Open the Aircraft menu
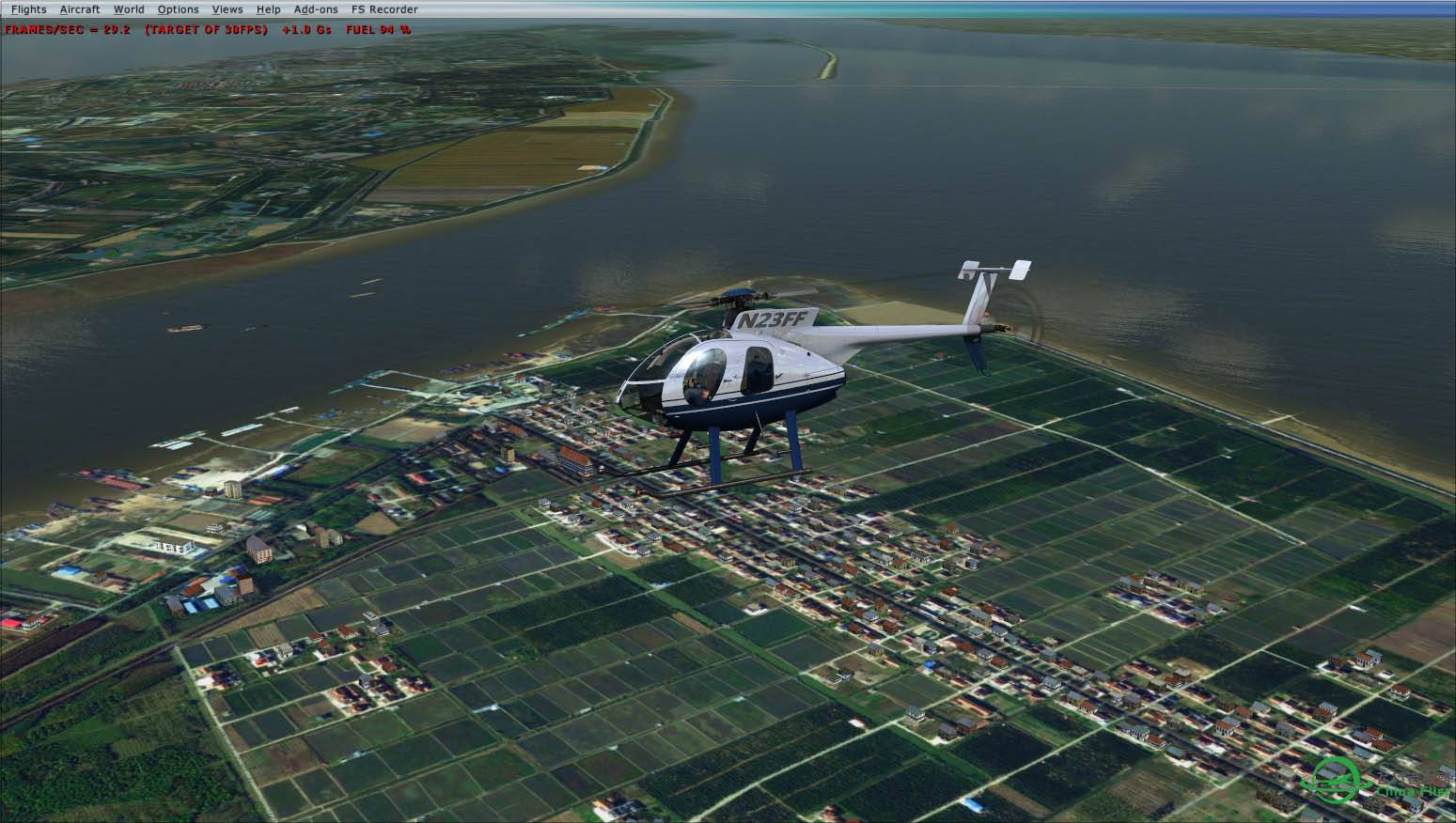Viewport: 1456px width, 823px height. pos(80,9)
